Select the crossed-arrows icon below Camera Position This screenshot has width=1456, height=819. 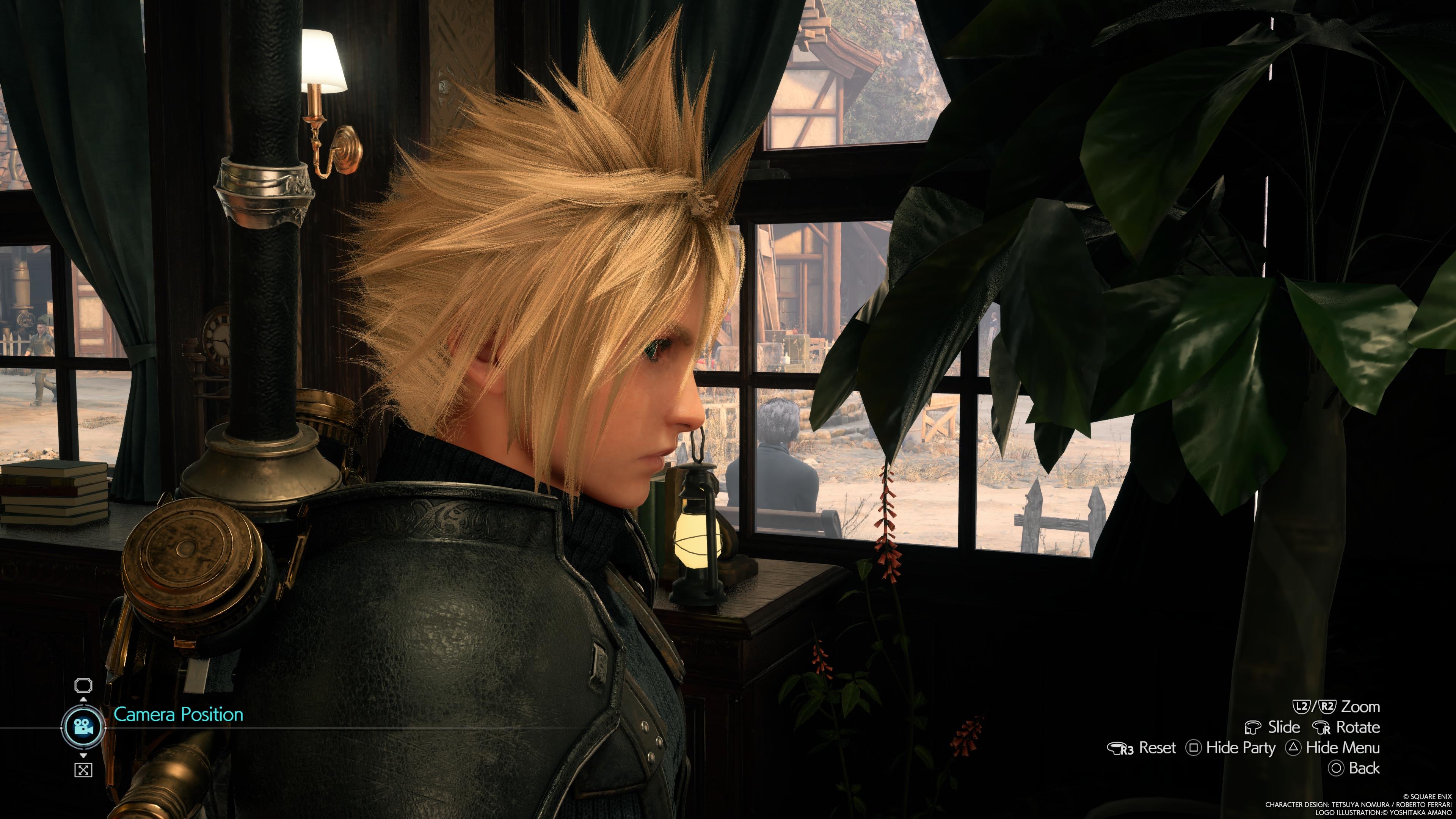pyautogui.click(x=83, y=770)
